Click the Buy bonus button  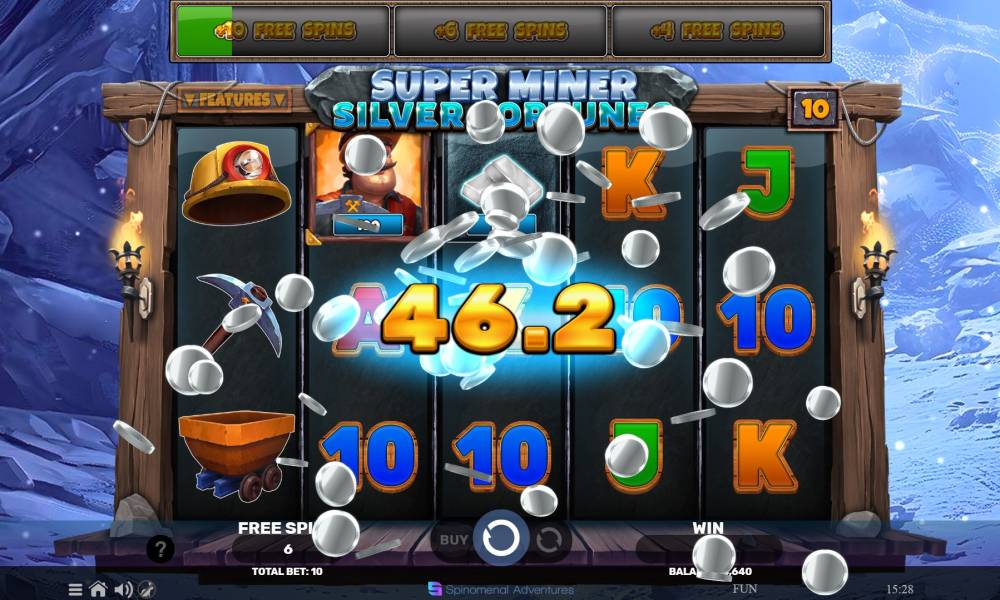click(x=454, y=539)
